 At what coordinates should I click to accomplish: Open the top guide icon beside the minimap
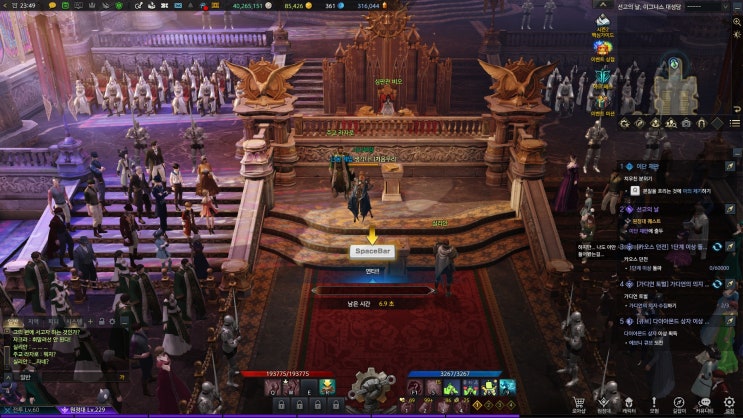pyautogui.click(x=602, y=20)
